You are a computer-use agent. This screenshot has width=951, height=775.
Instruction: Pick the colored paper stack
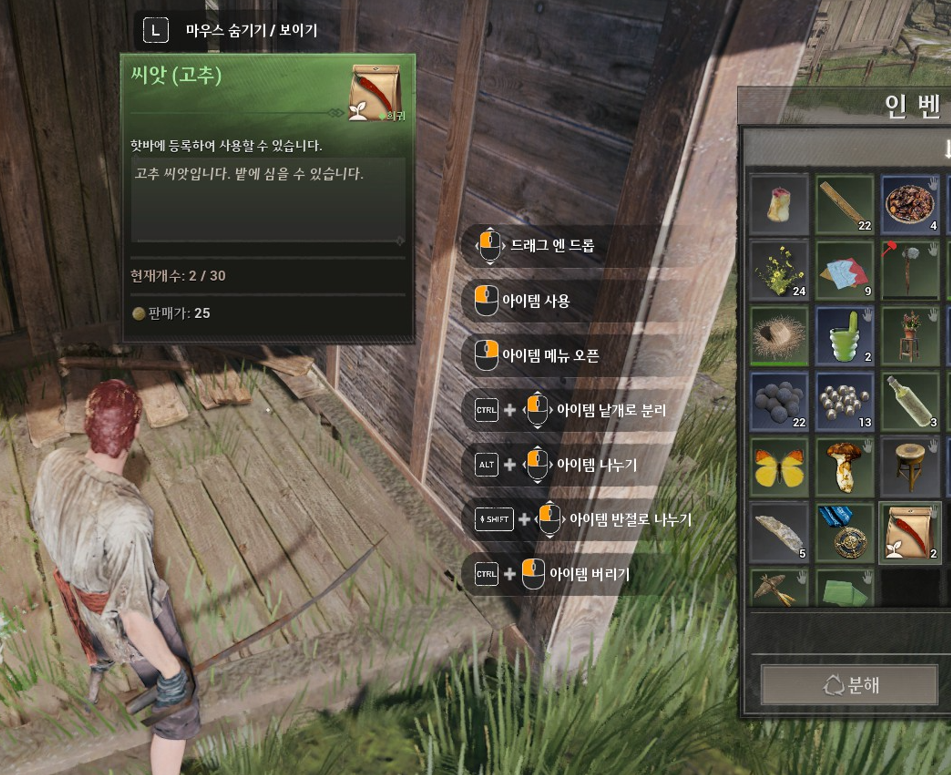tap(844, 270)
